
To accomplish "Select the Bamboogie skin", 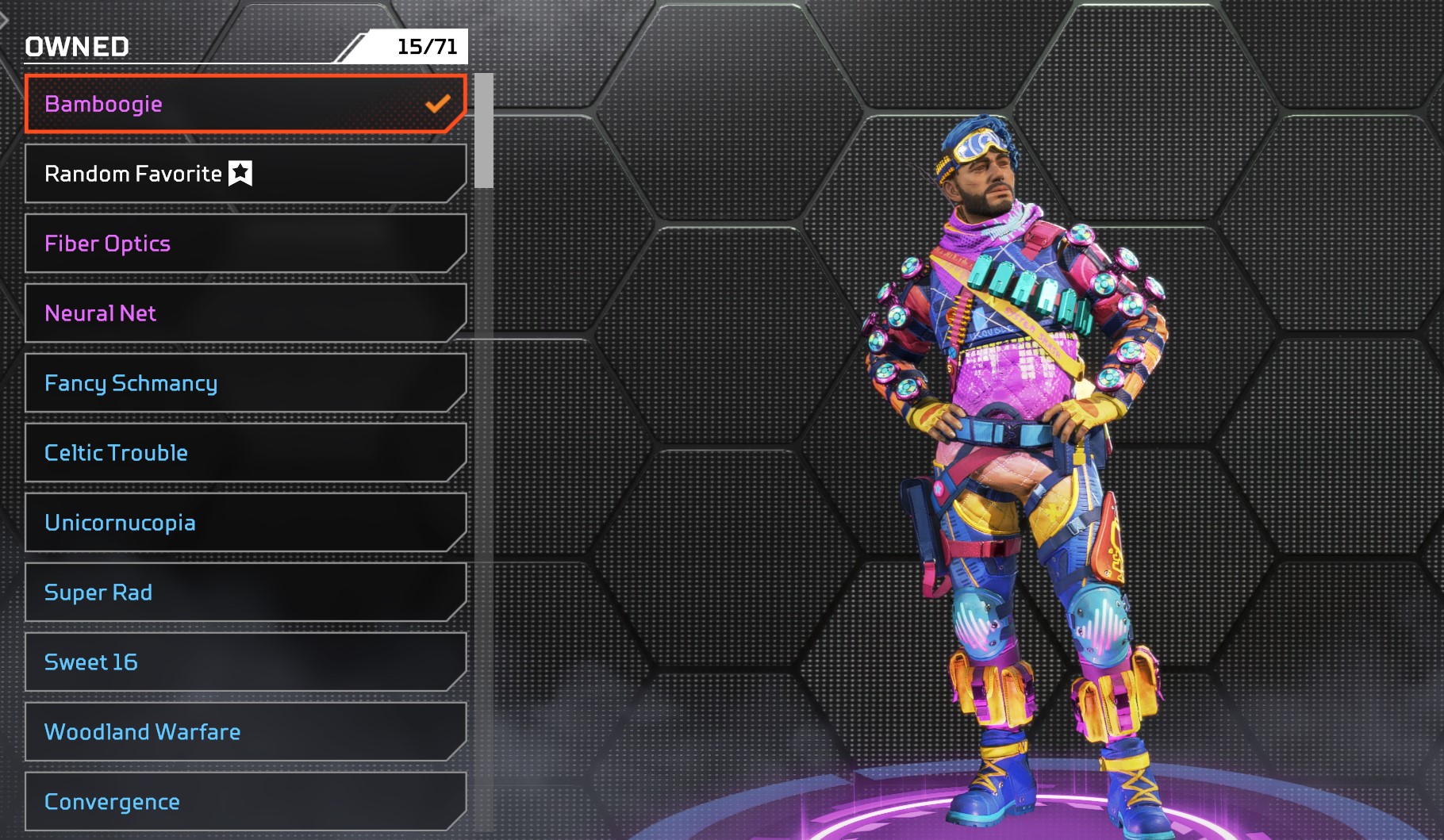I will coord(245,104).
